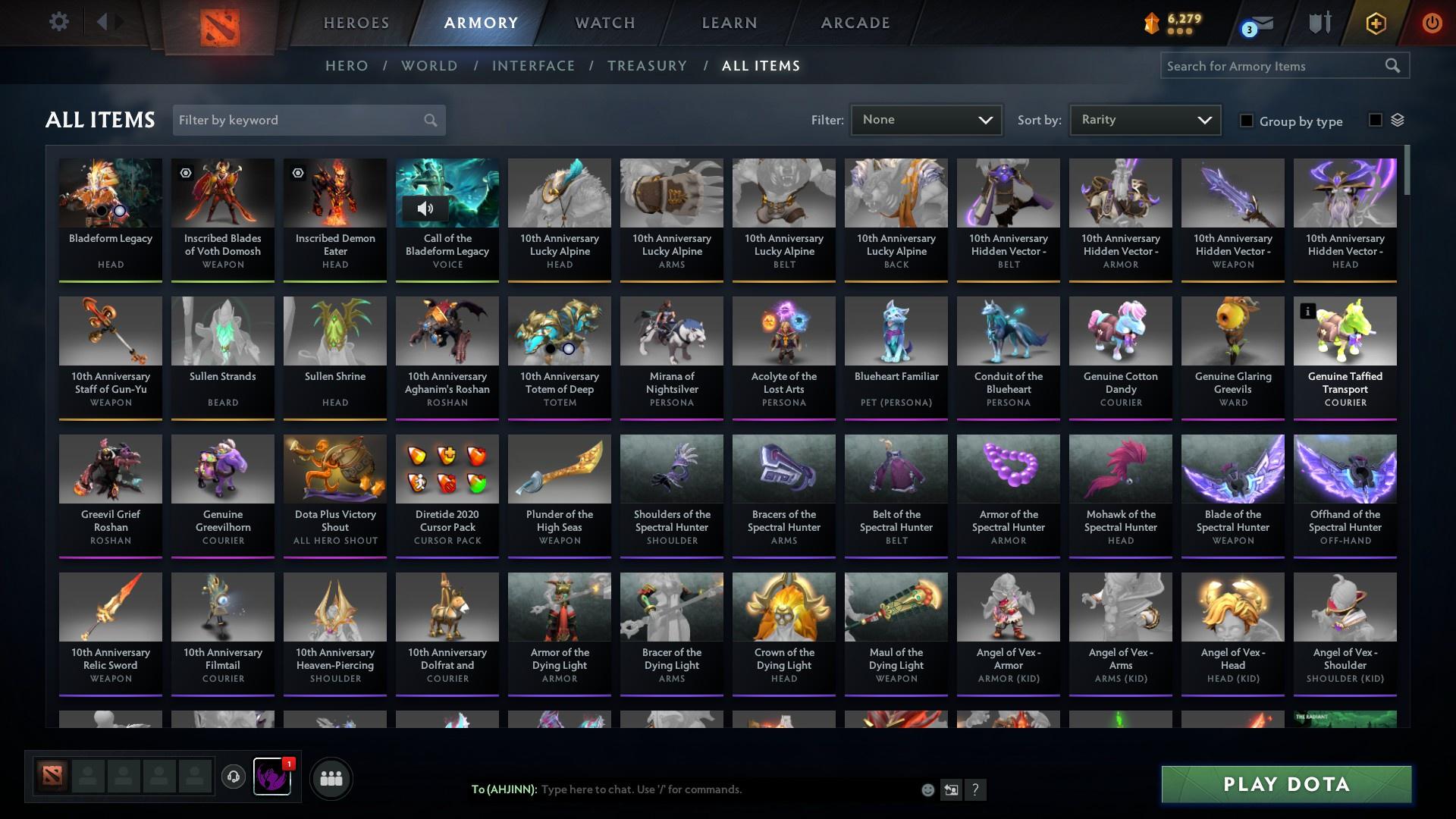Switch to the ARCADE tab
The height and width of the screenshot is (819, 1456).
point(854,22)
